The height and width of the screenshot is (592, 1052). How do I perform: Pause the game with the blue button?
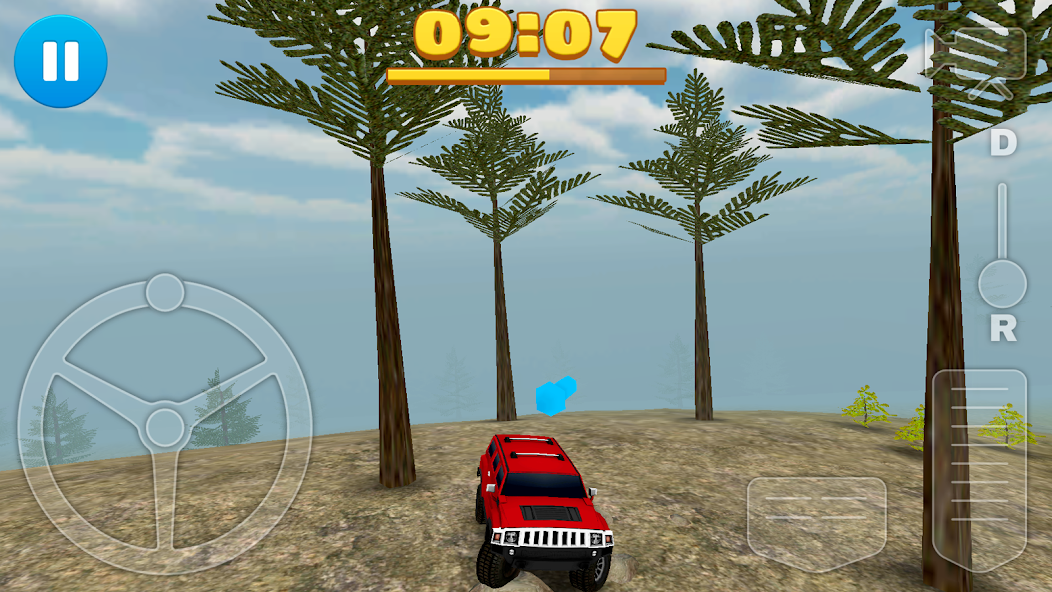point(60,60)
